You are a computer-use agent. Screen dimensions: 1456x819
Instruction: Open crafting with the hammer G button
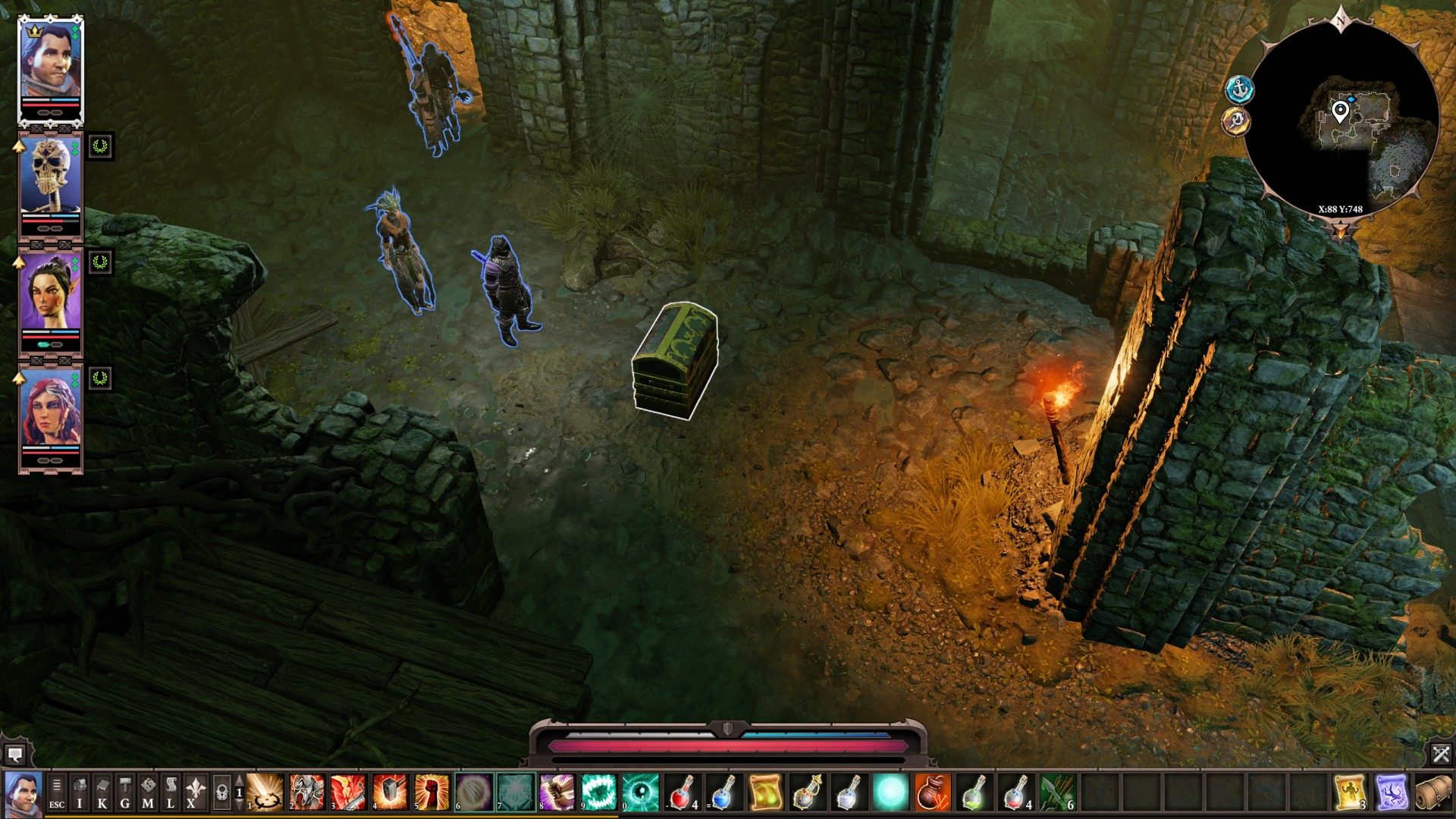125,792
